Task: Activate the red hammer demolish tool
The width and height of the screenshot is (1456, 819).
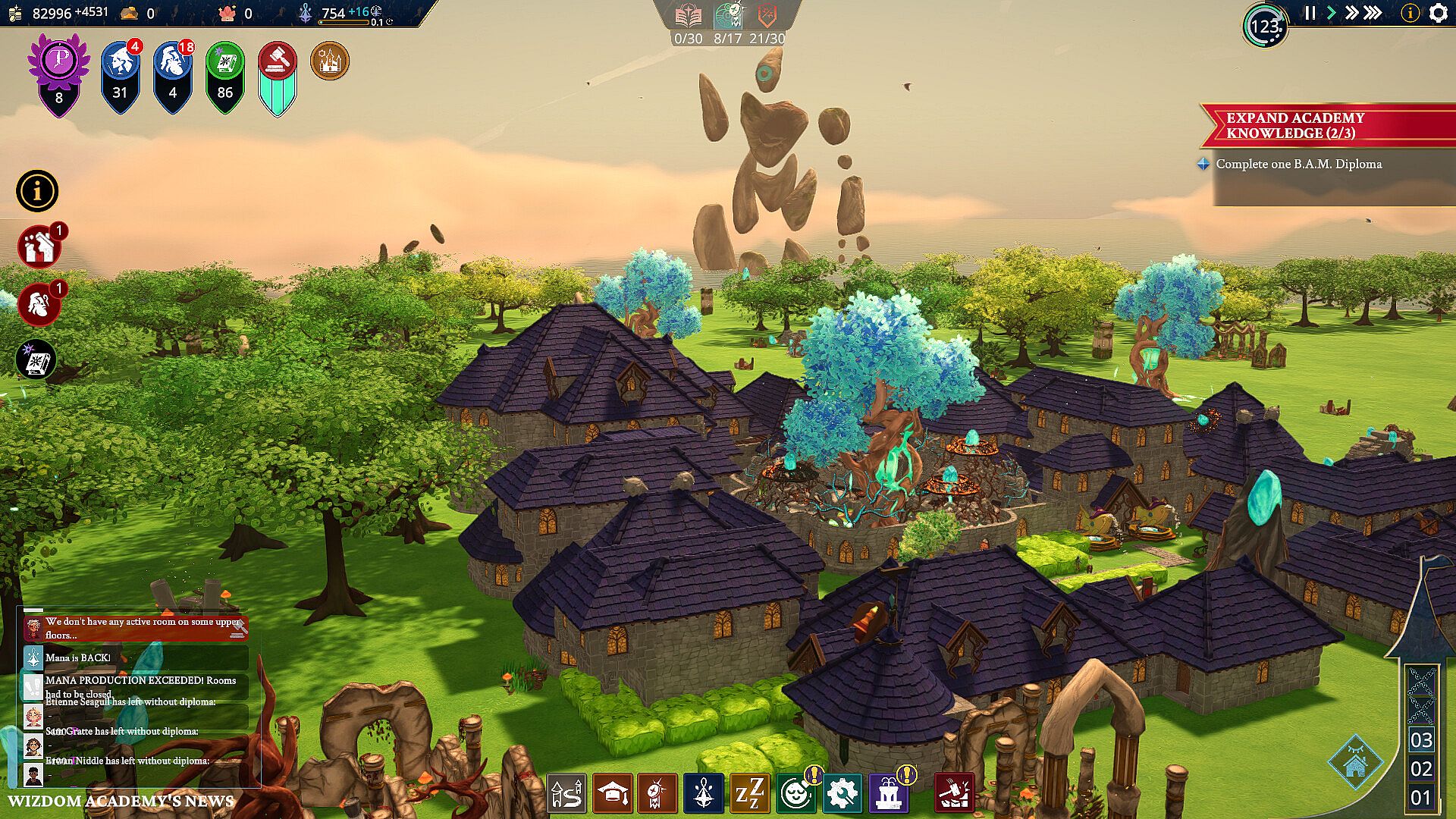Action: click(954, 793)
